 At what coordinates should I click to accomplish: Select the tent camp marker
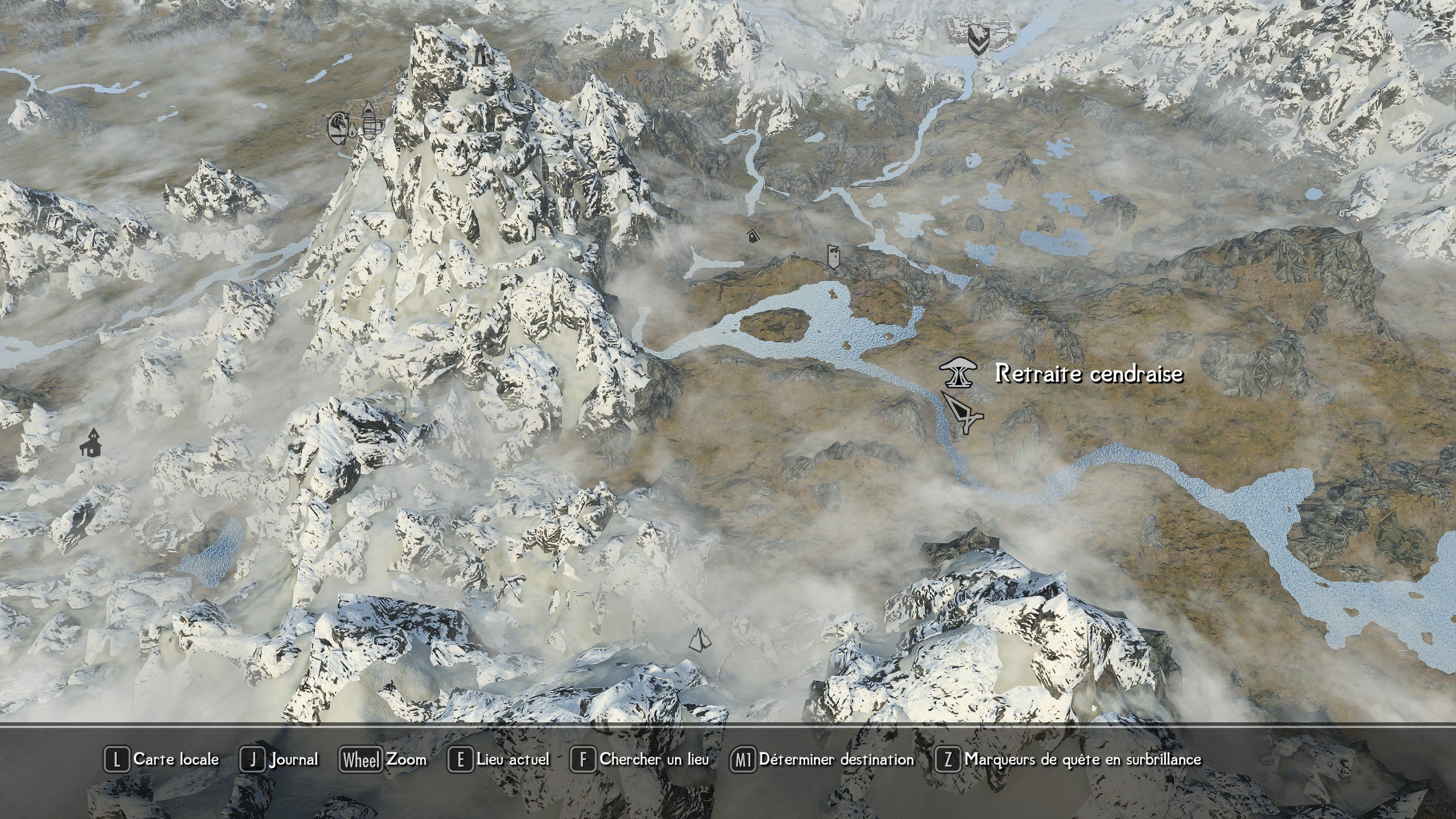(x=700, y=640)
